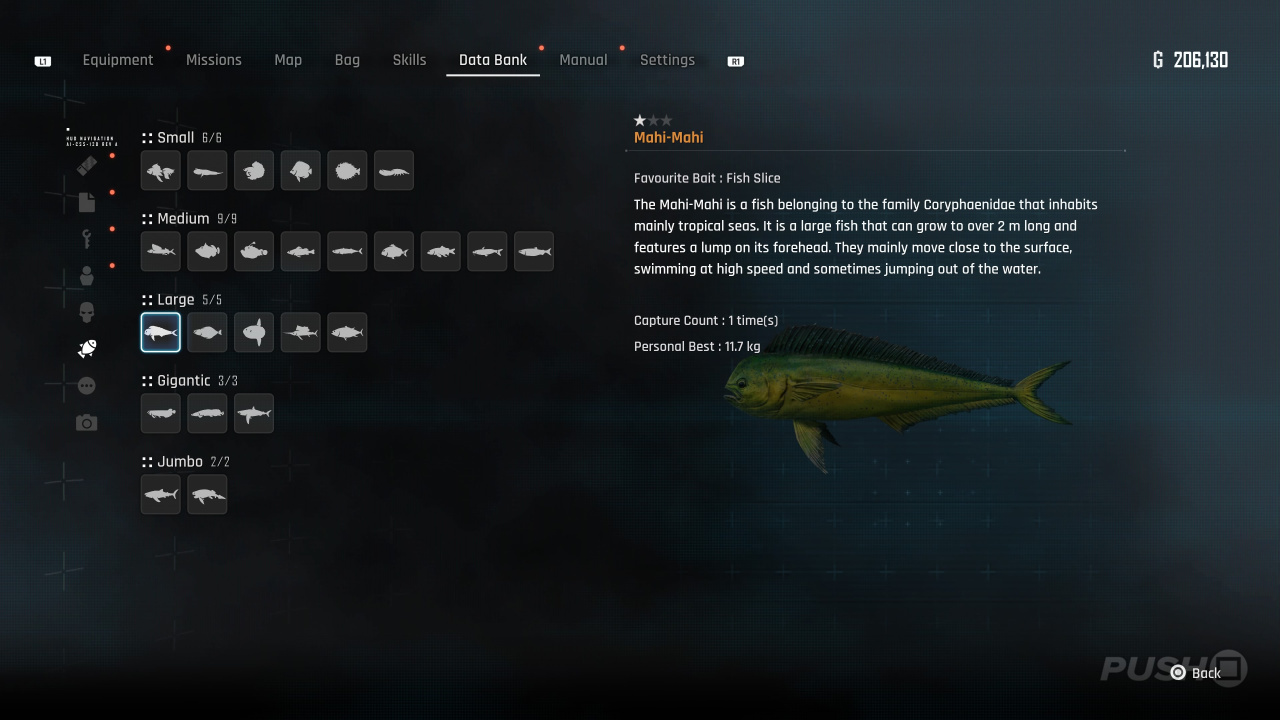1280x720 pixels.
Task: Open the key category in the sidebar
Action: pos(87,238)
